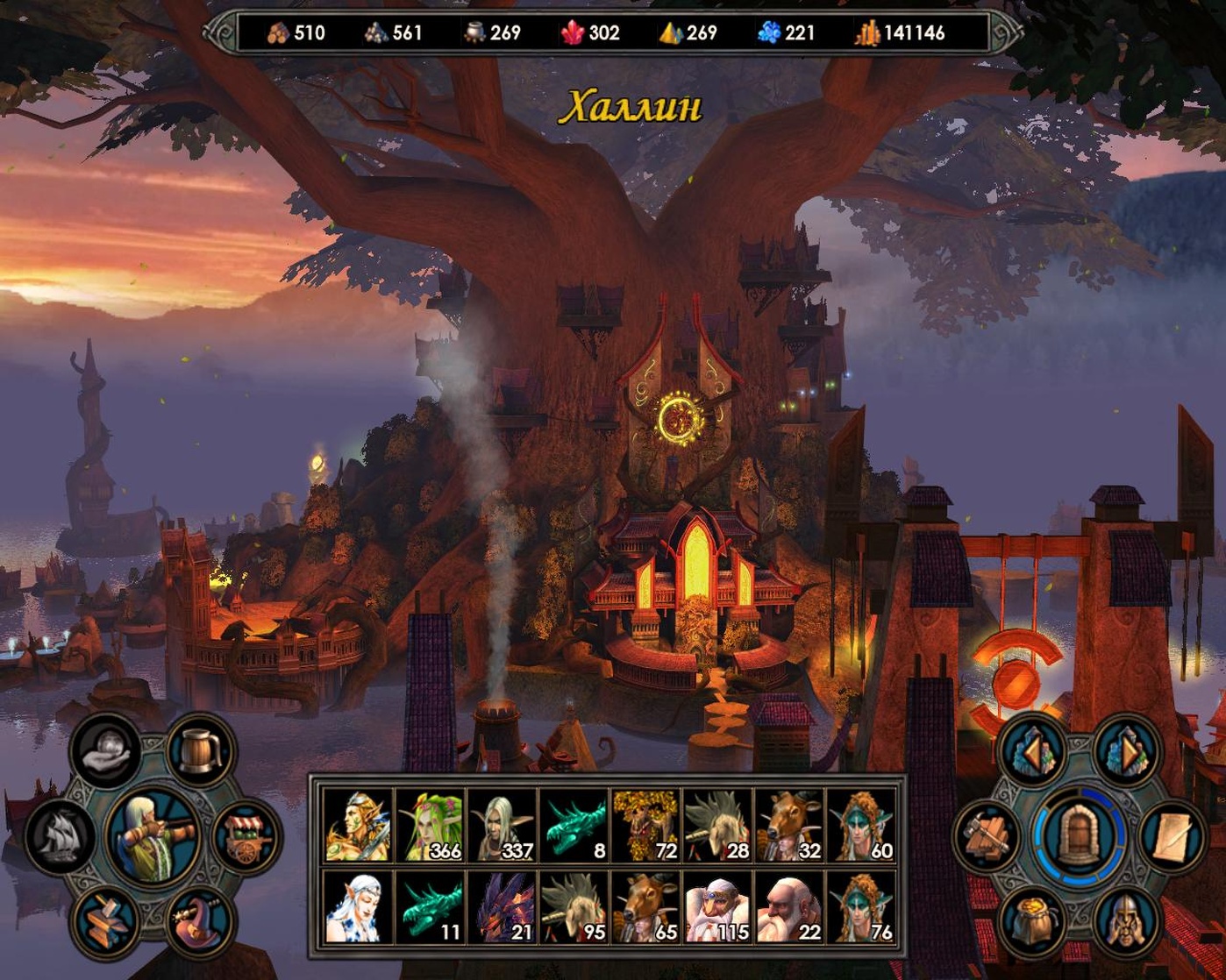Image resolution: width=1226 pixels, height=980 pixels.
Task: Select the stack of 115 bearded elders
Action: [x=717, y=908]
